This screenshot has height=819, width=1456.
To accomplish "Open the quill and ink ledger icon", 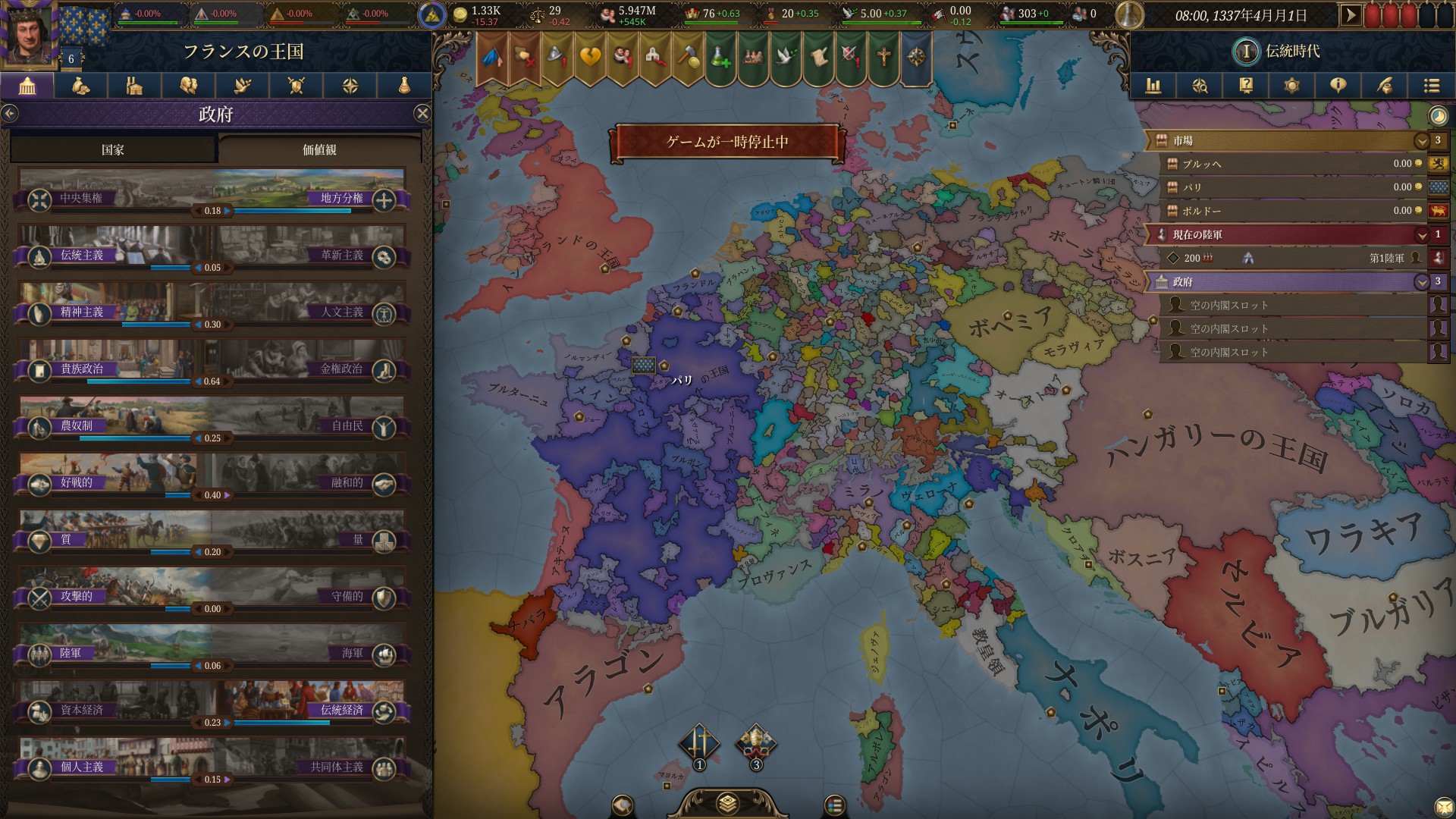I will tap(1385, 86).
